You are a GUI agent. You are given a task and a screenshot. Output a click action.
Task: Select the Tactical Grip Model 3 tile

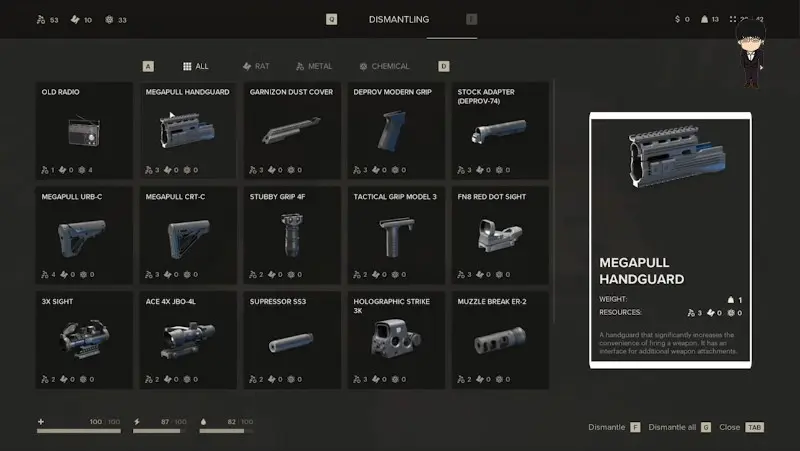coord(396,235)
